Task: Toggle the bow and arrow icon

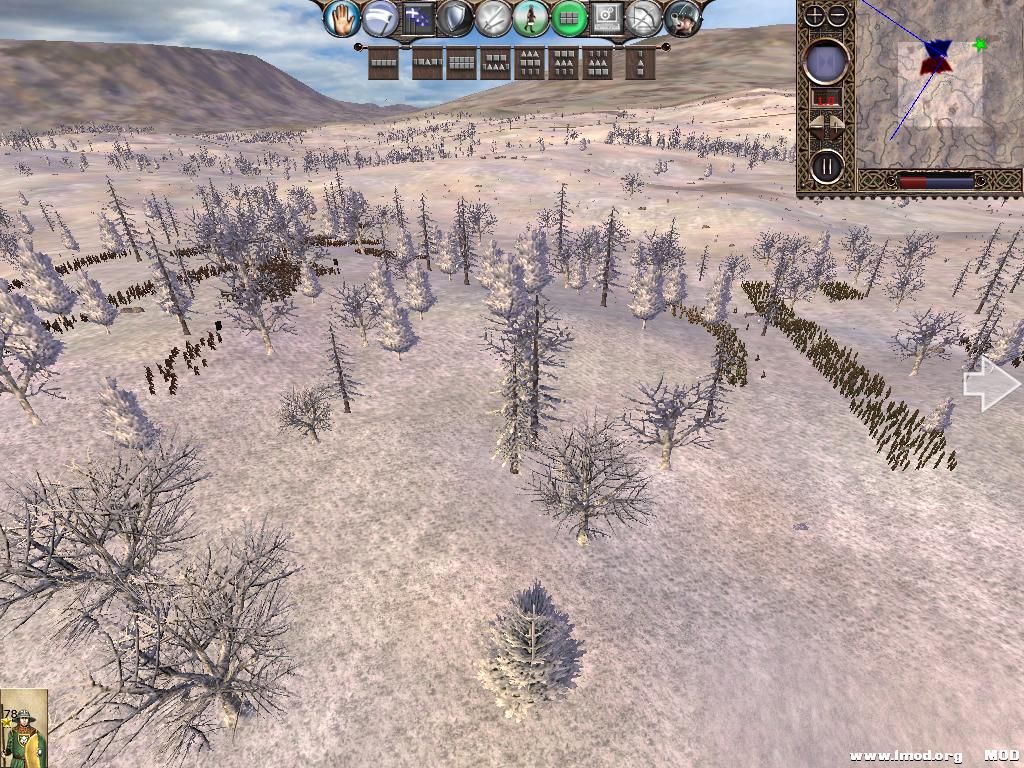Action: tap(645, 18)
